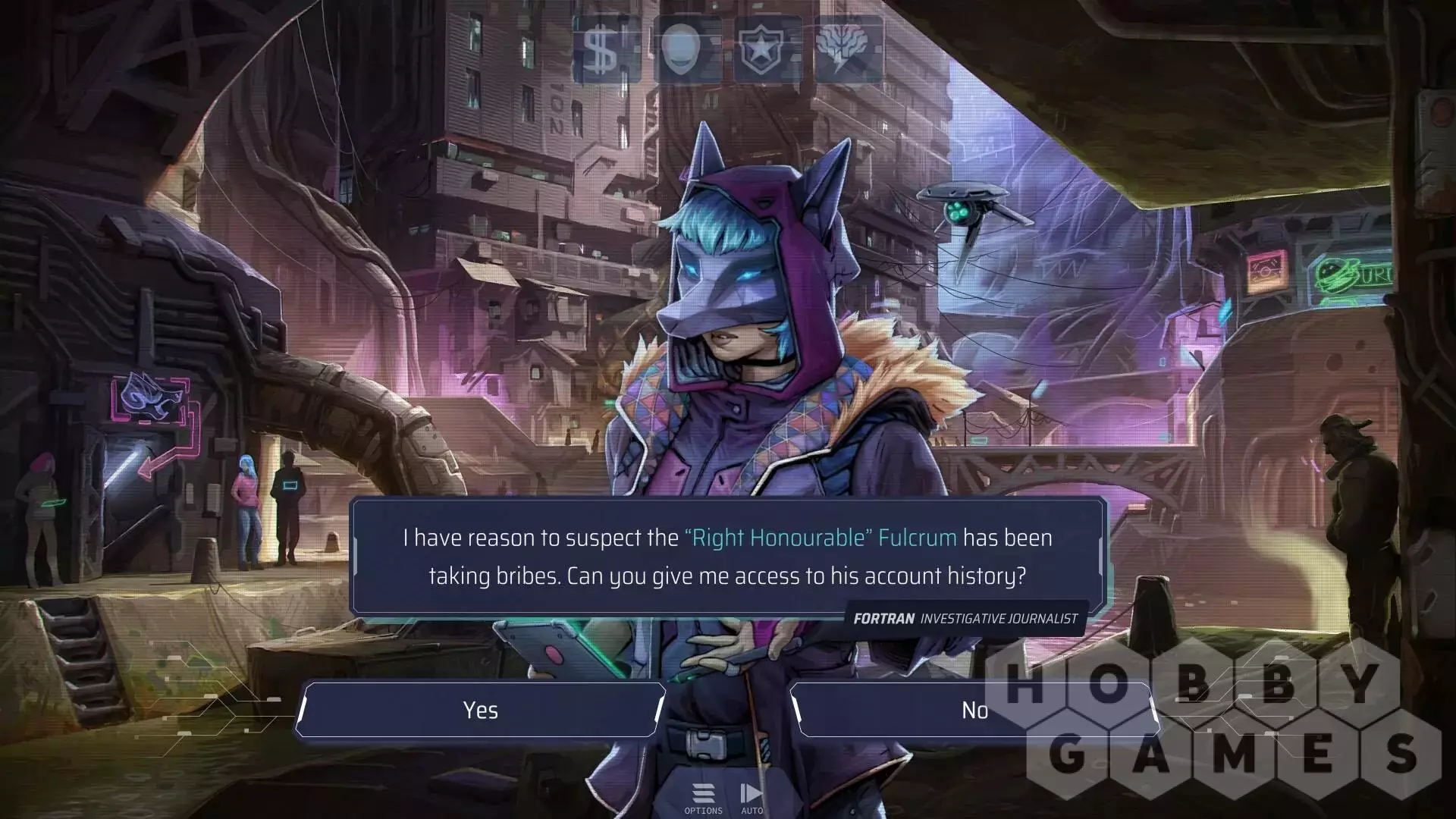This screenshot has height=819, width=1456.
Task: Click the star shield badge icon
Action: tap(767, 49)
